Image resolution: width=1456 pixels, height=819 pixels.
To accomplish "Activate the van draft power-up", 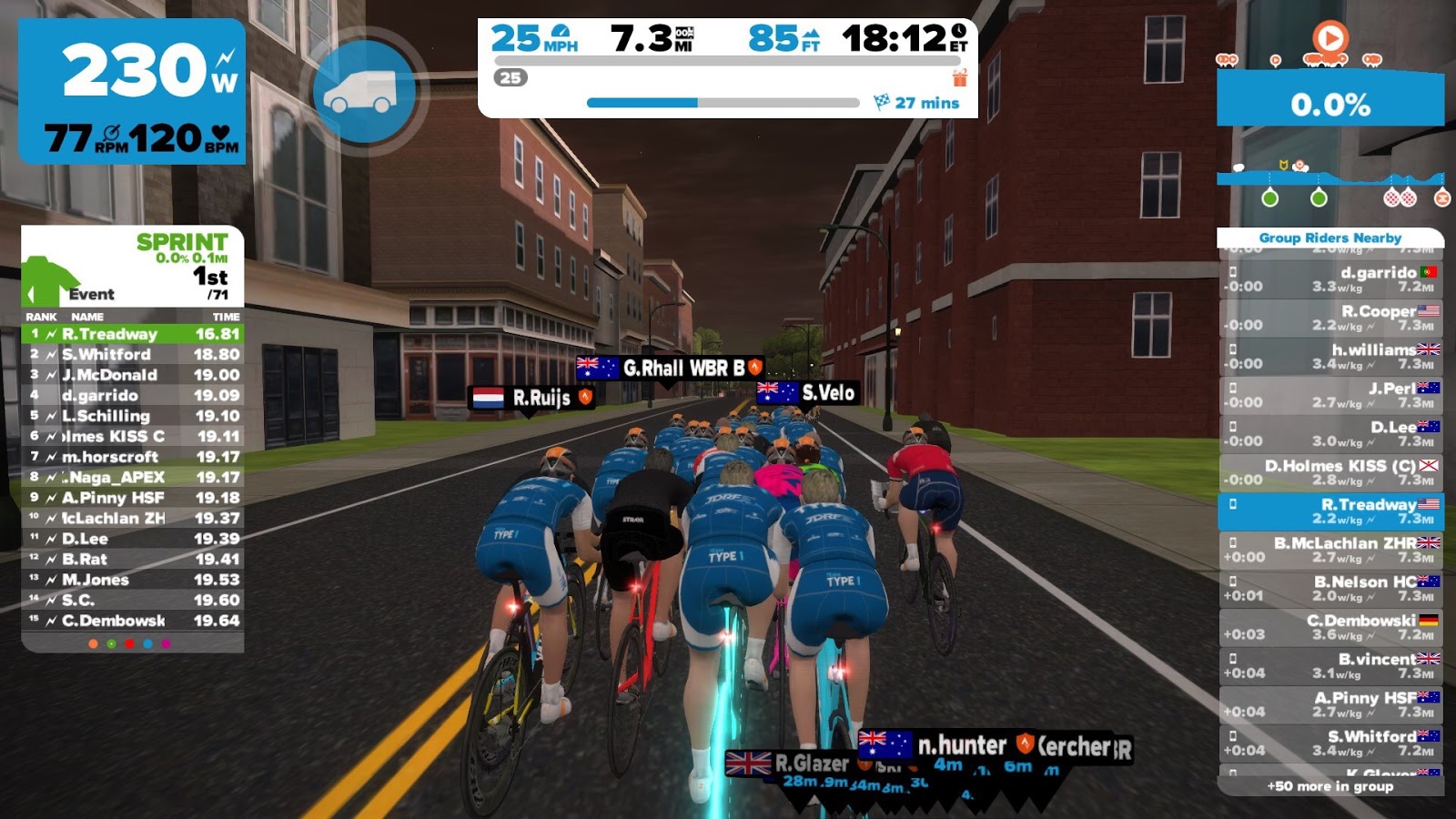I will (364, 91).
